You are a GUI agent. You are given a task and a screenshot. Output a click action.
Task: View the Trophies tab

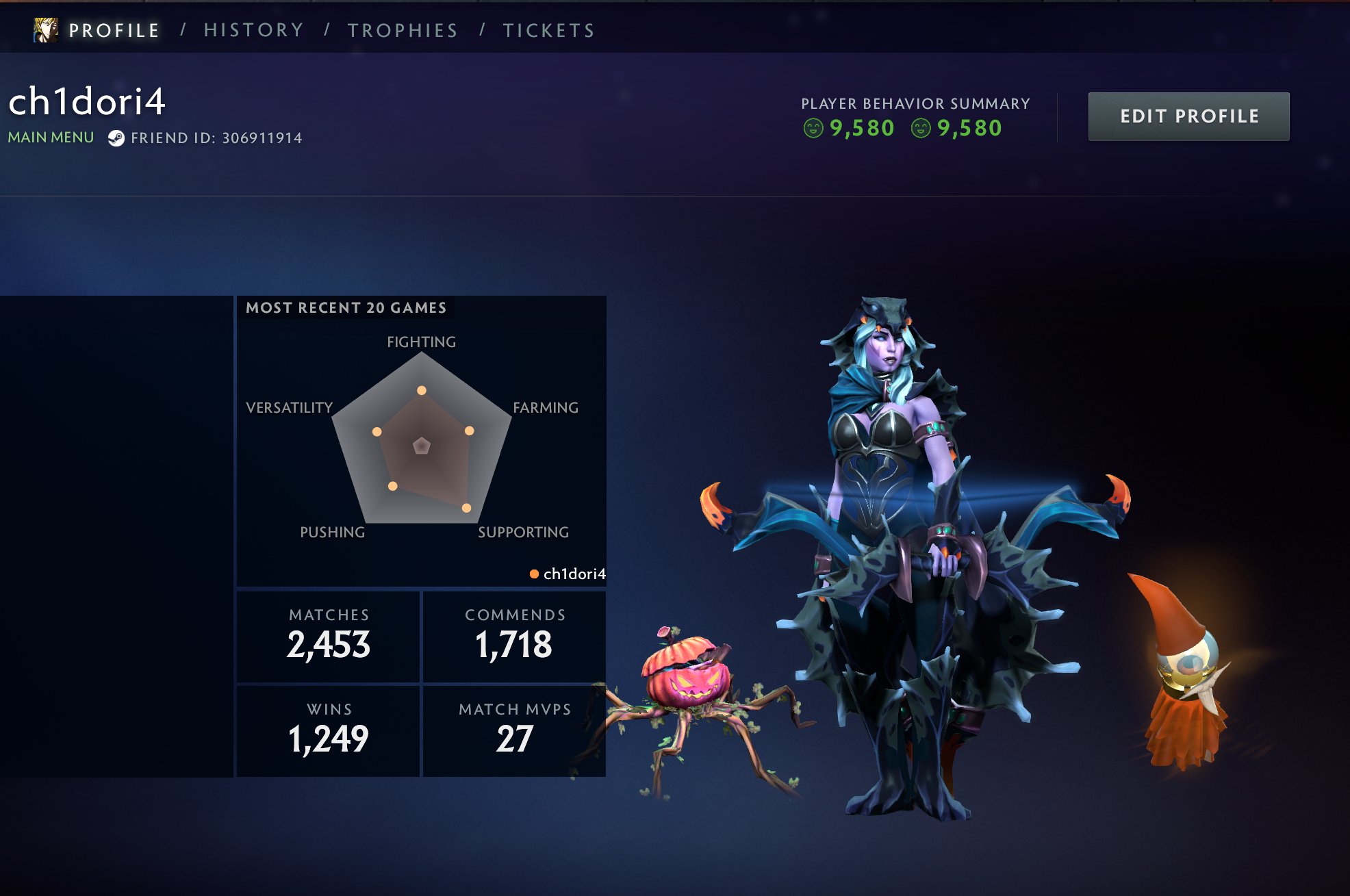tap(403, 31)
